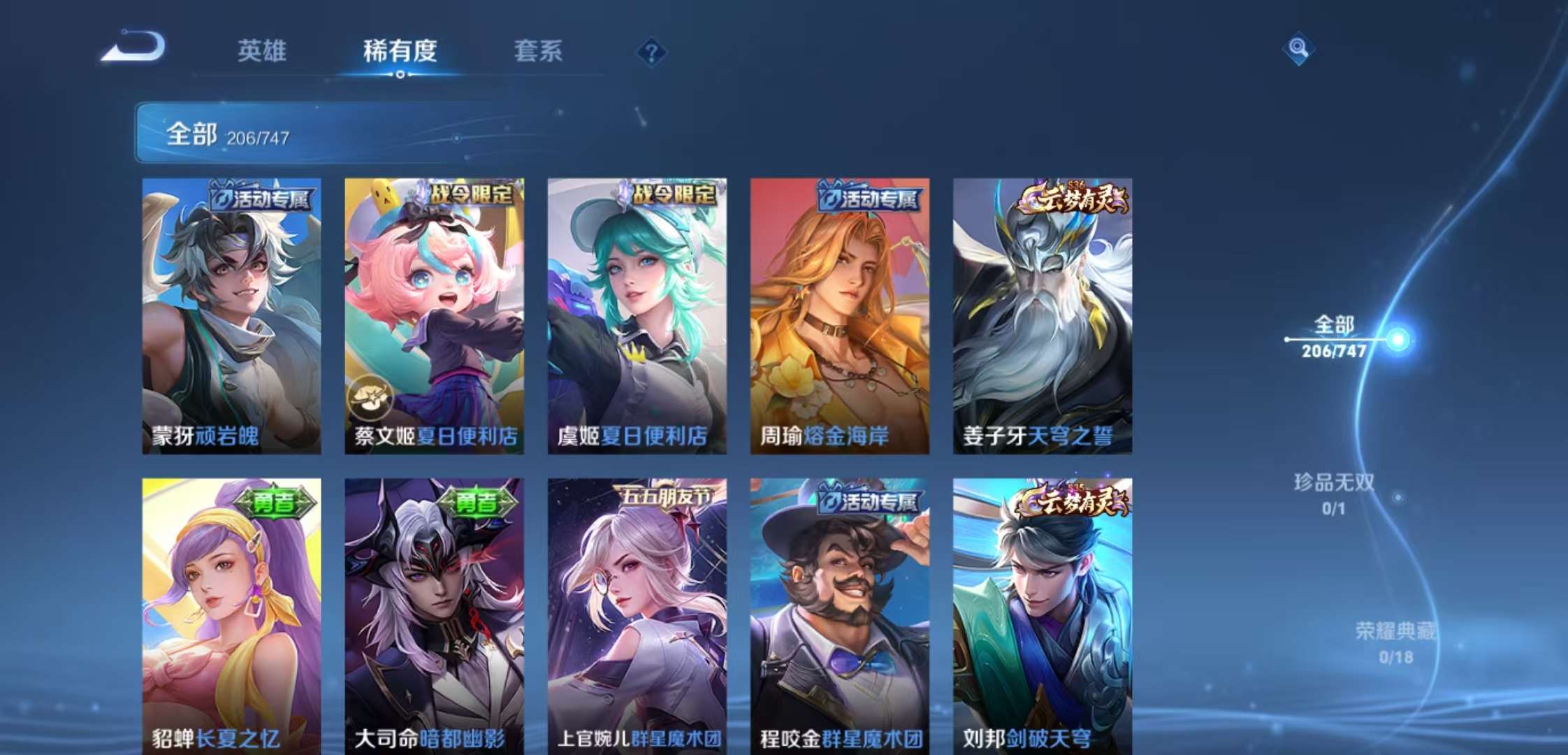
Task: Switch to the 套系 tab
Action: 538,50
